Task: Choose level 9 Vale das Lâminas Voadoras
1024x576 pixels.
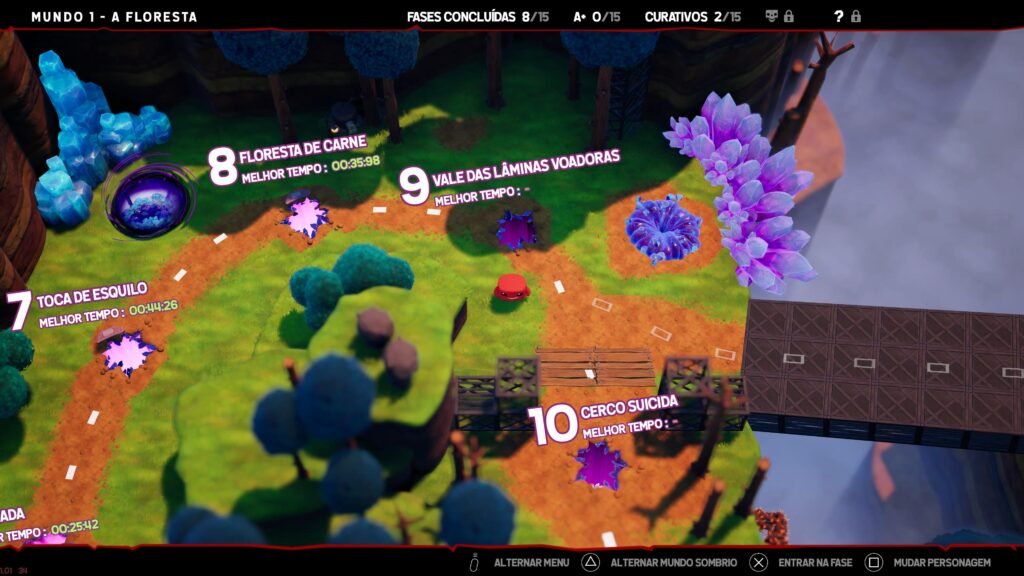Action: [x=516, y=230]
